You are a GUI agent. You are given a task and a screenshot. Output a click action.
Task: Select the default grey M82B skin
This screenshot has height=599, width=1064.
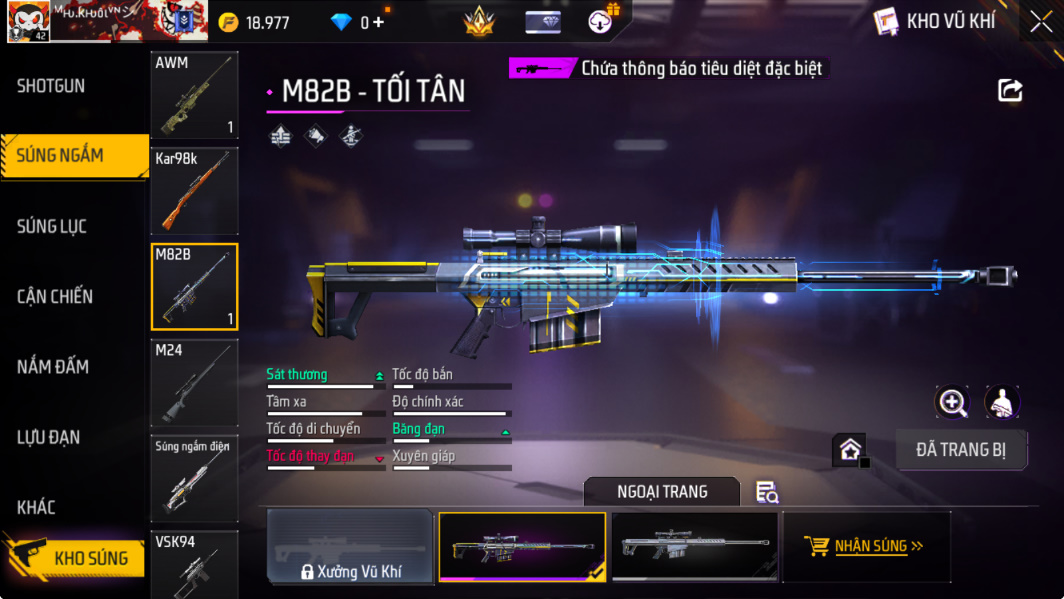pyautogui.click(x=694, y=546)
